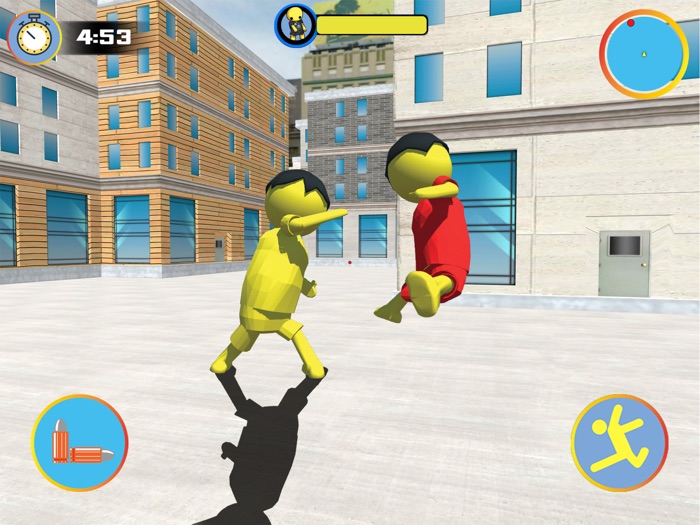Select the player portrait icon

(296, 24)
